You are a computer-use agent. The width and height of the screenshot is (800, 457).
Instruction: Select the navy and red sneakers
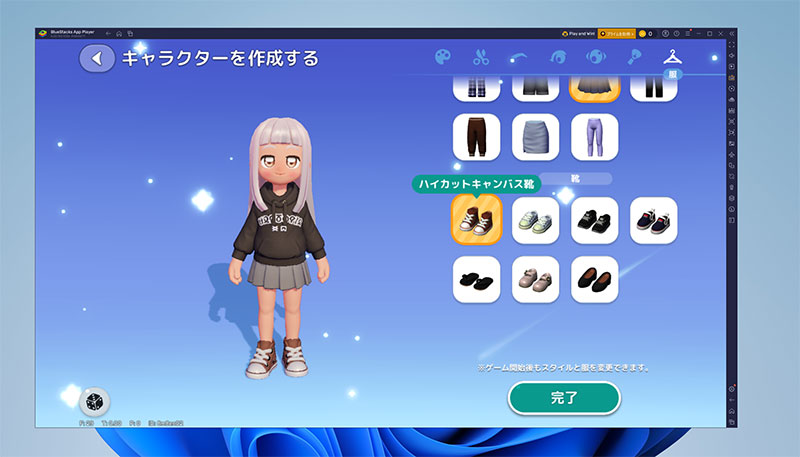[x=654, y=221]
